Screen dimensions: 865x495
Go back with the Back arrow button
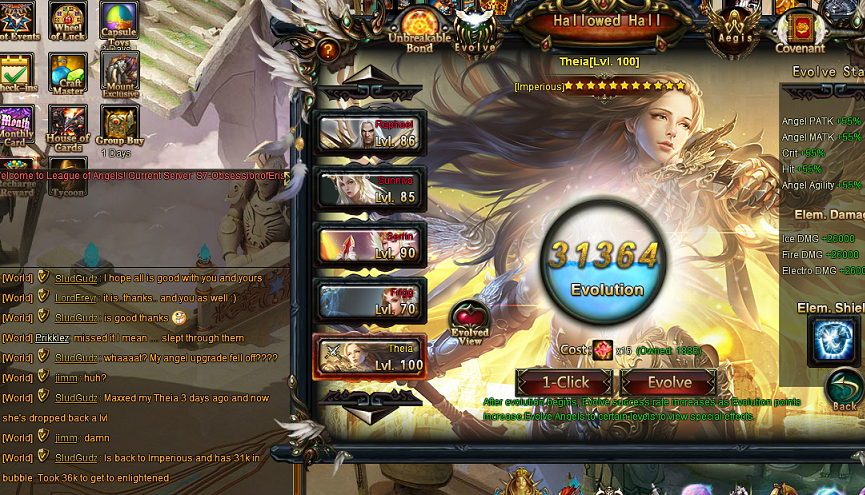point(845,391)
